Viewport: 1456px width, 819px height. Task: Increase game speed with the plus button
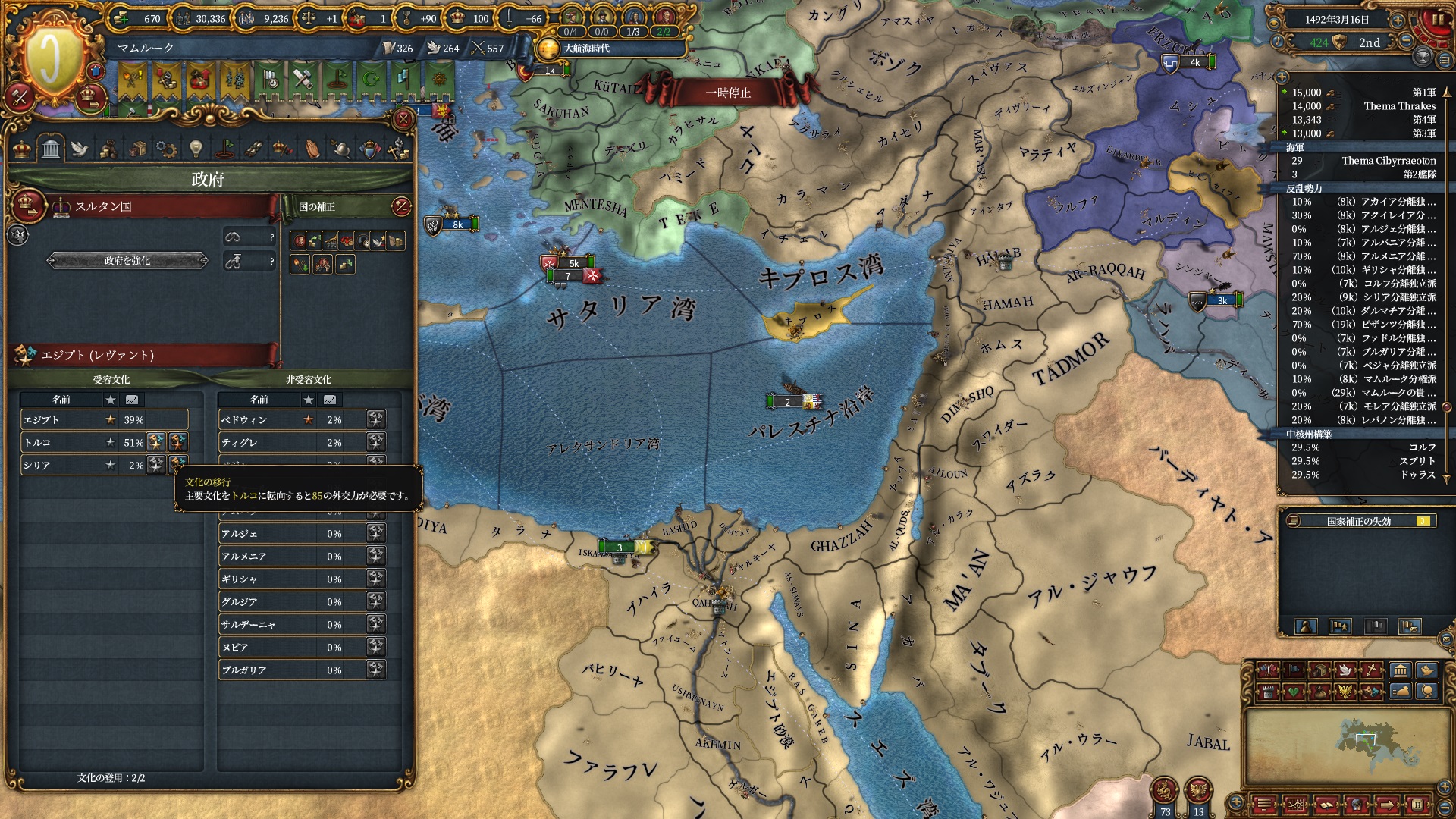coord(1397,20)
